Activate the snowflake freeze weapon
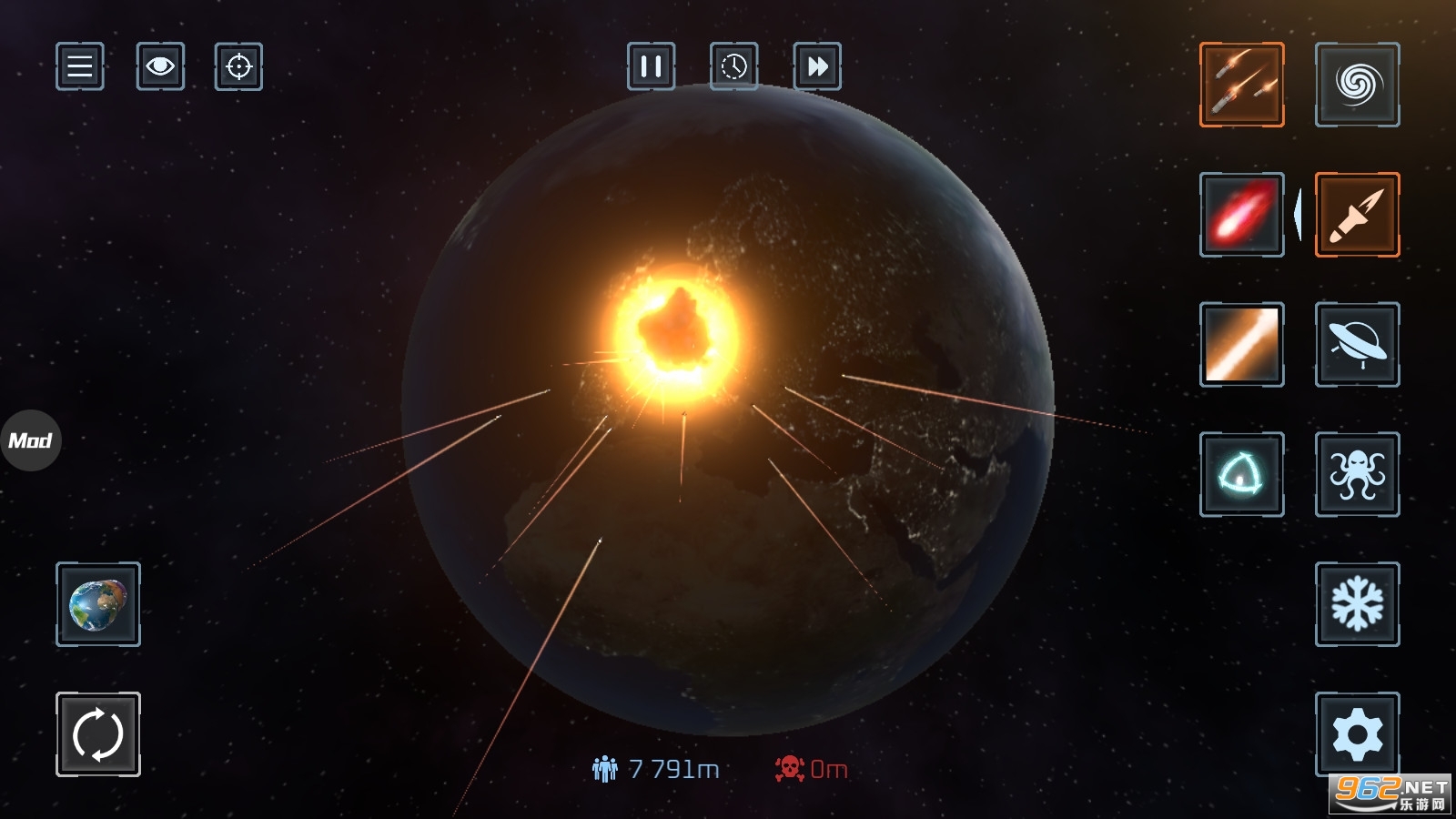Viewport: 1456px width, 819px height. coord(1357,604)
